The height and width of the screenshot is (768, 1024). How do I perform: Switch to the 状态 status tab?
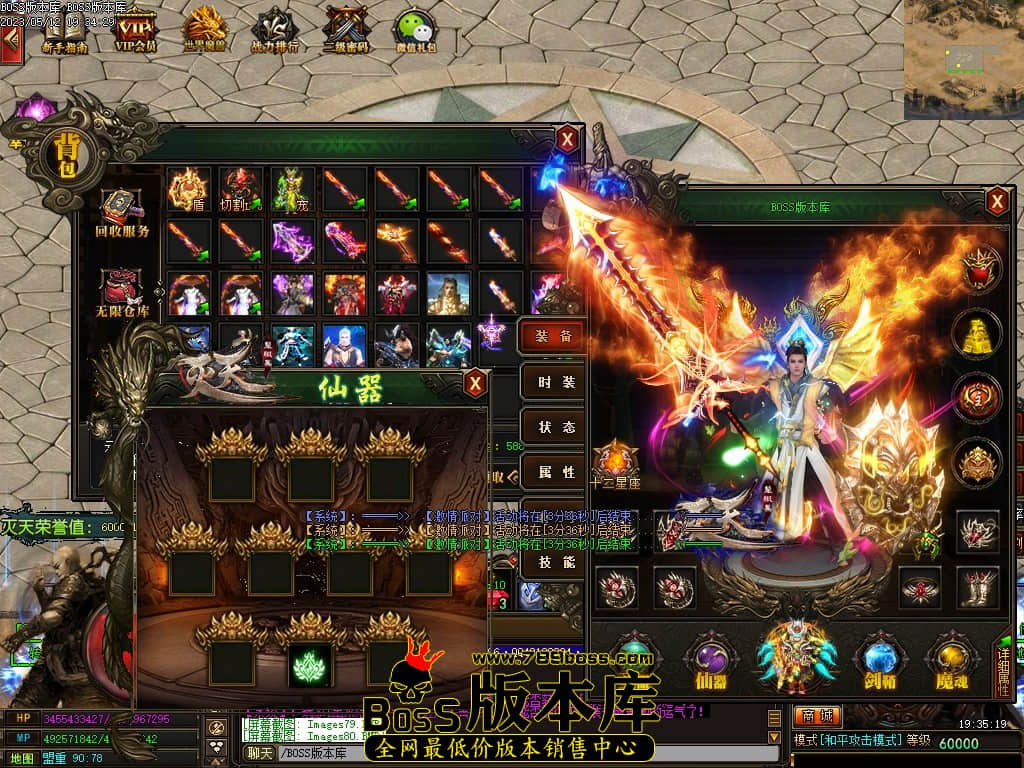554,427
